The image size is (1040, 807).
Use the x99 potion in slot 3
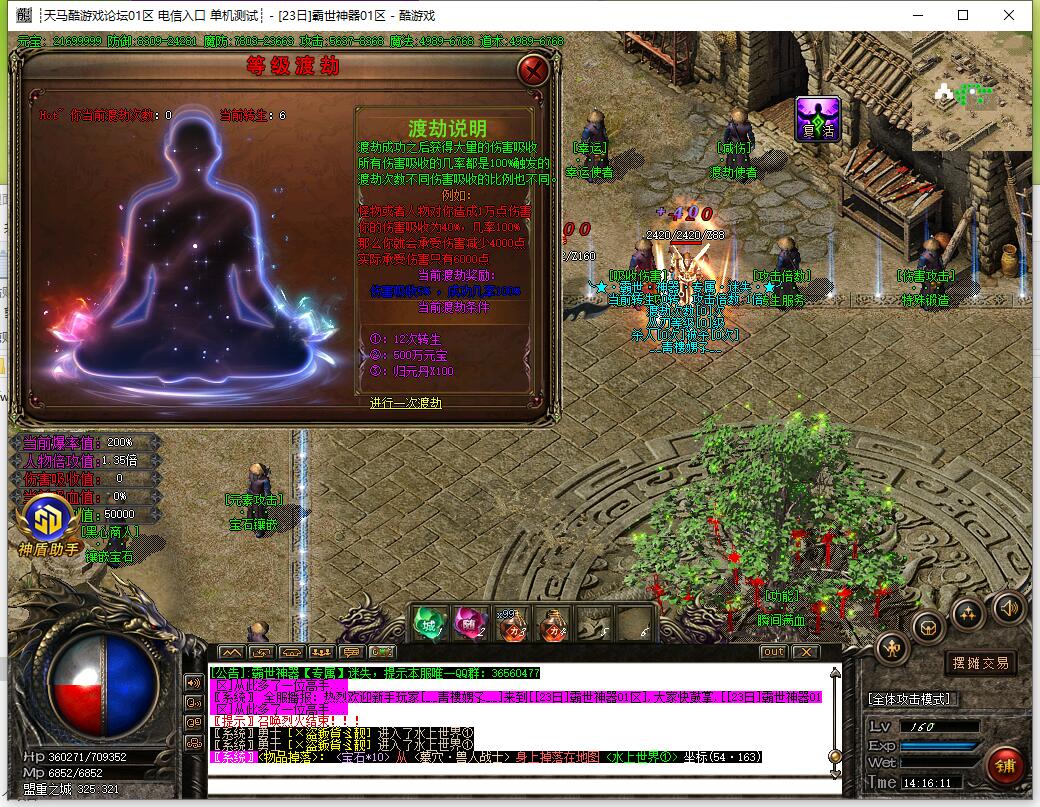(x=511, y=623)
